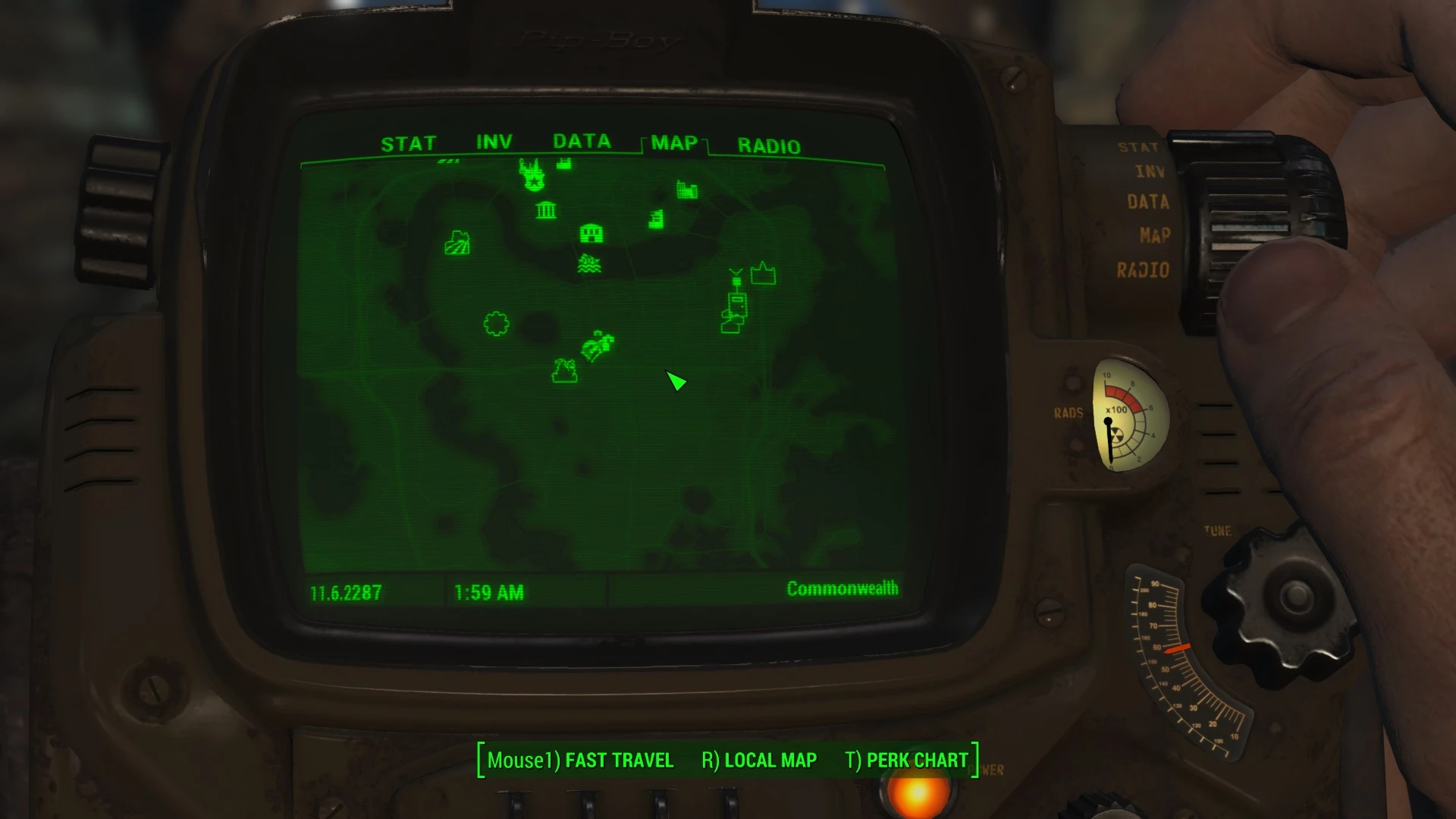Image resolution: width=1456 pixels, height=819 pixels.
Task: Switch to the RADIO tab
Action: (x=768, y=145)
